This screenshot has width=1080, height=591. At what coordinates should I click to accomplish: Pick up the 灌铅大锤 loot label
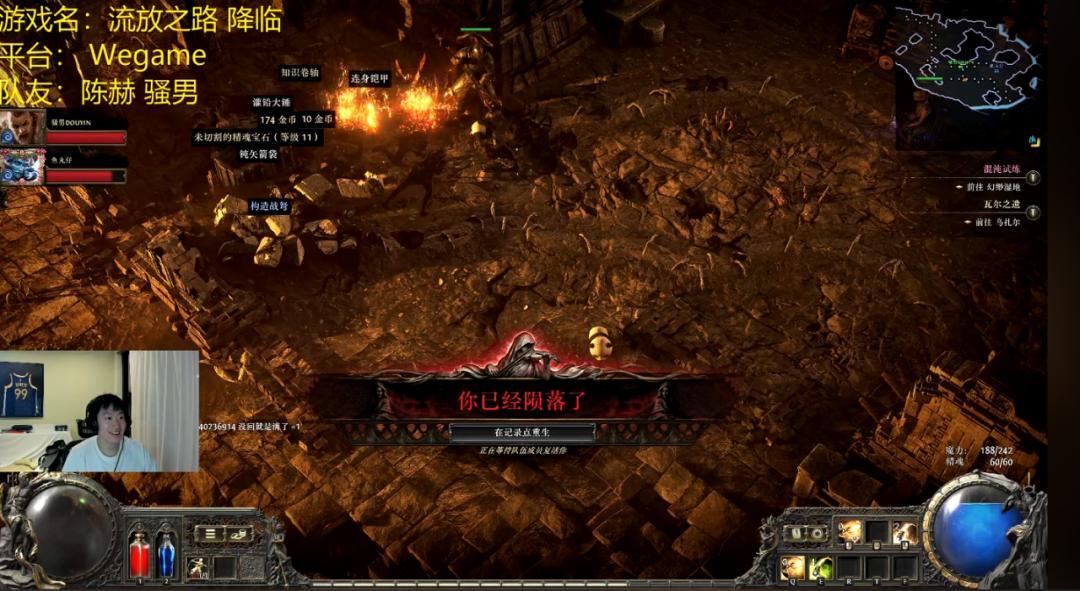pos(271,103)
